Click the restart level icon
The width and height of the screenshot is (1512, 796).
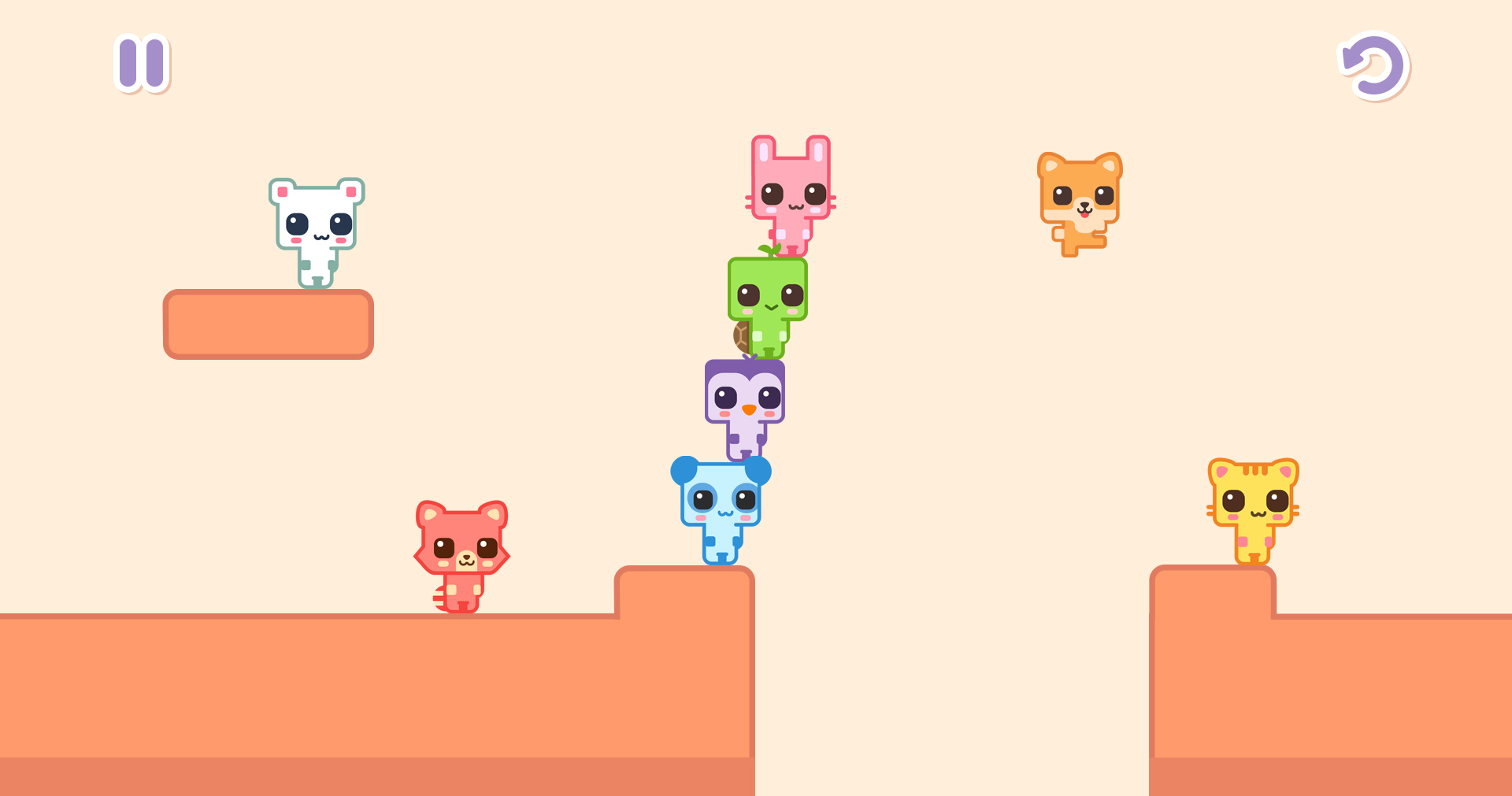click(1375, 66)
